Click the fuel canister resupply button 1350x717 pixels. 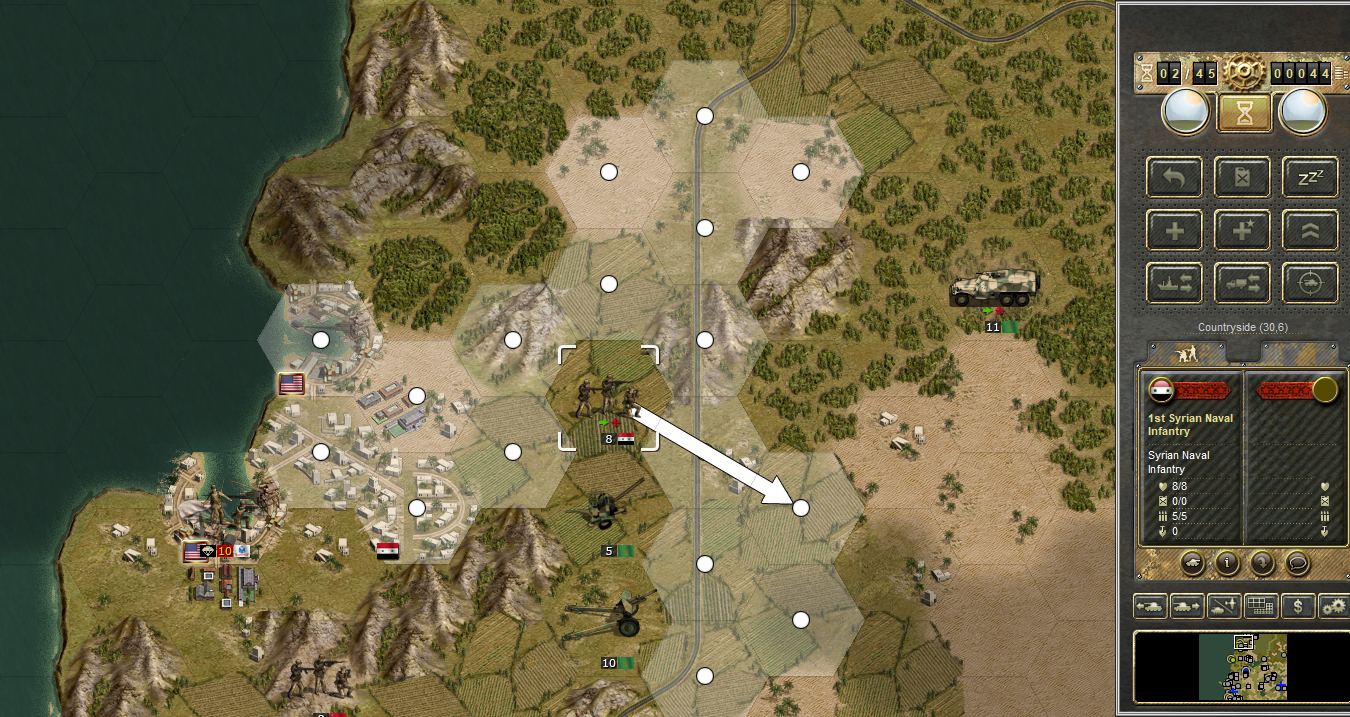point(1243,177)
